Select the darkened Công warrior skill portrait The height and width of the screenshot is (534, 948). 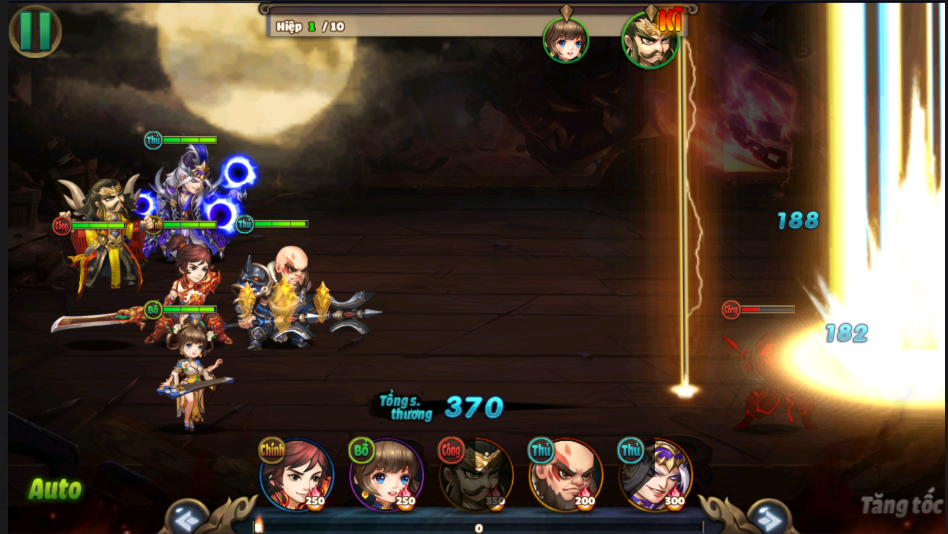[476, 475]
